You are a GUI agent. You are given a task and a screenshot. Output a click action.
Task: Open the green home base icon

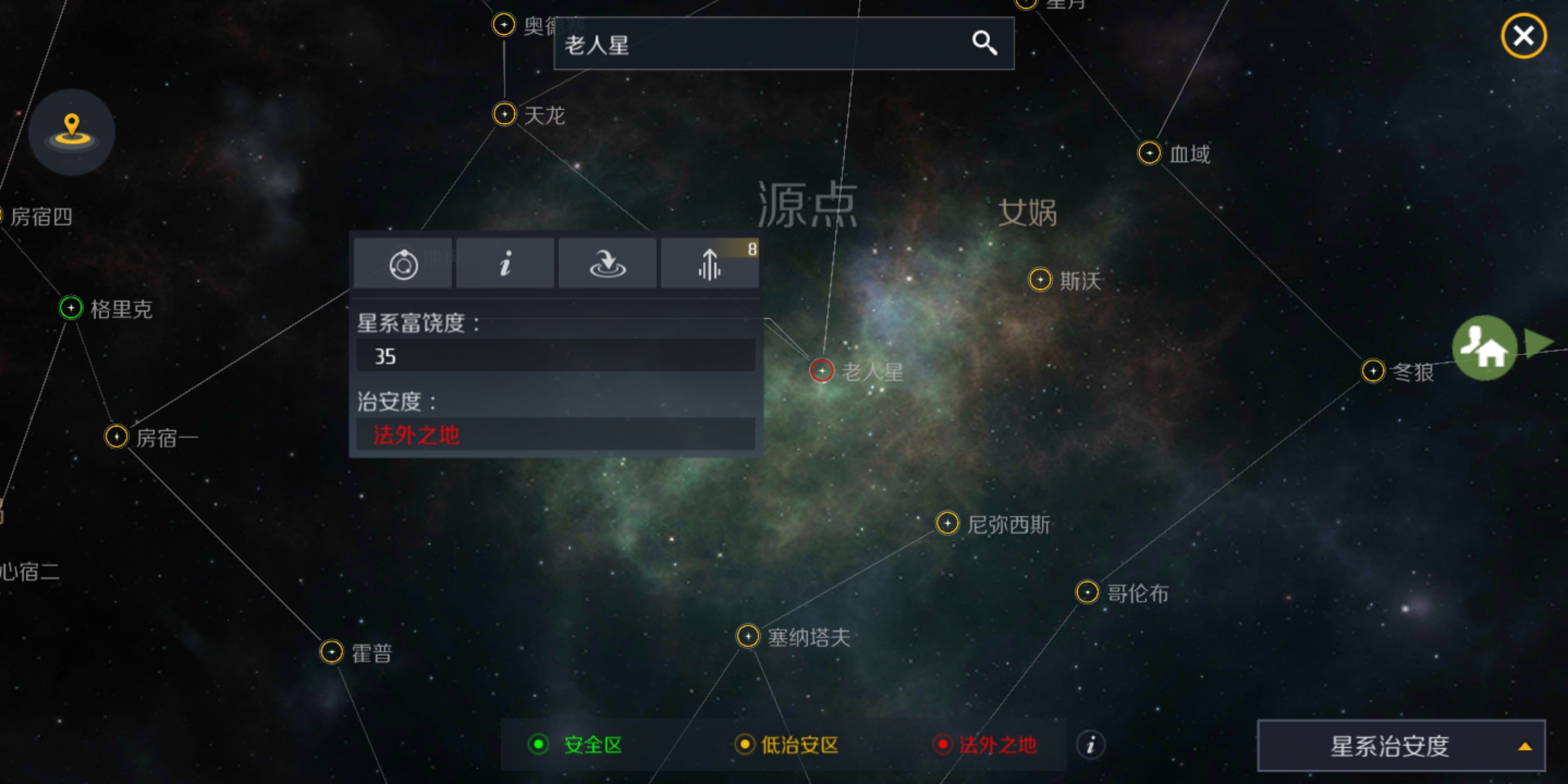click(1485, 348)
